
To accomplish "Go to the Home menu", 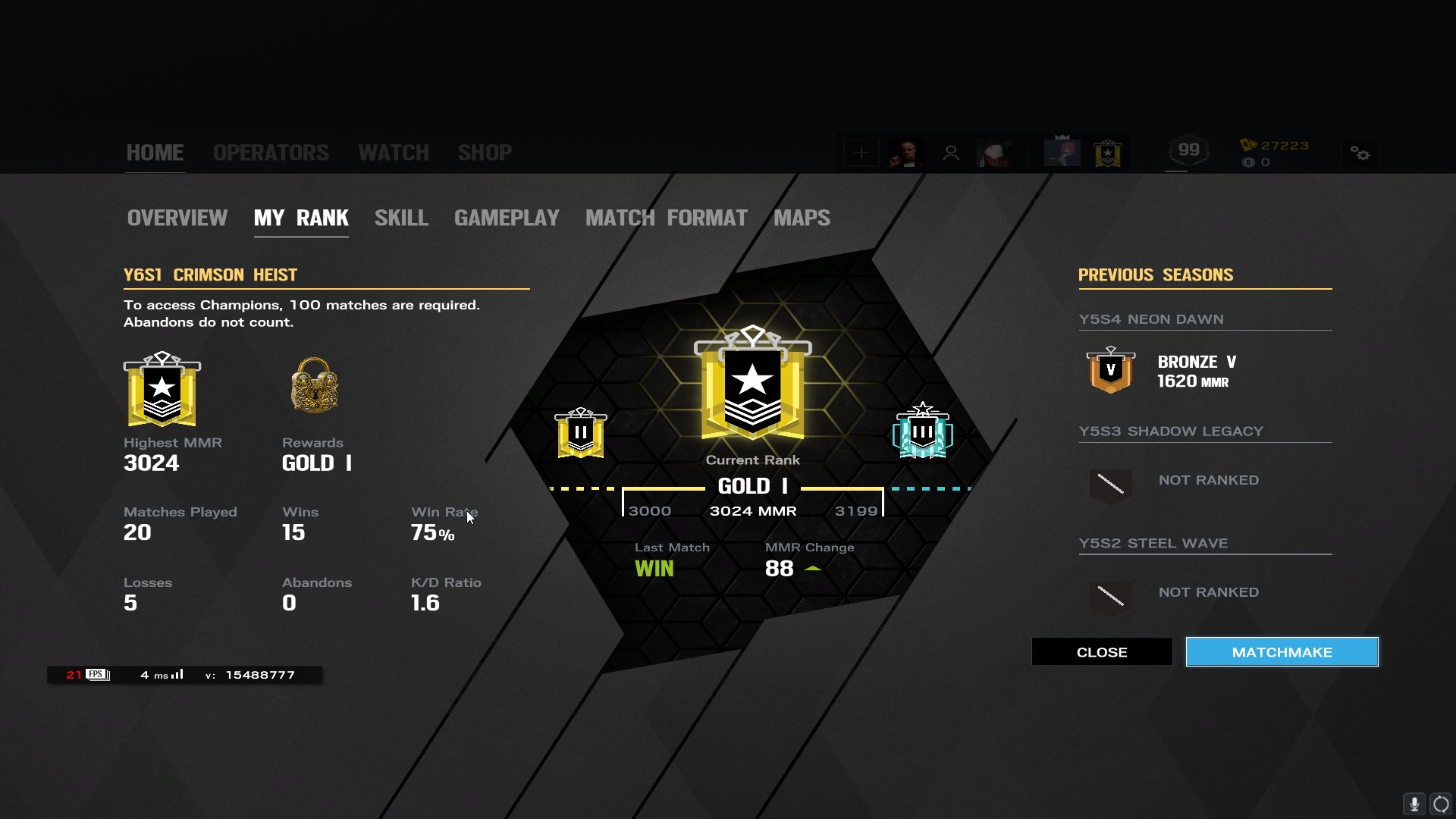I will click(x=155, y=152).
